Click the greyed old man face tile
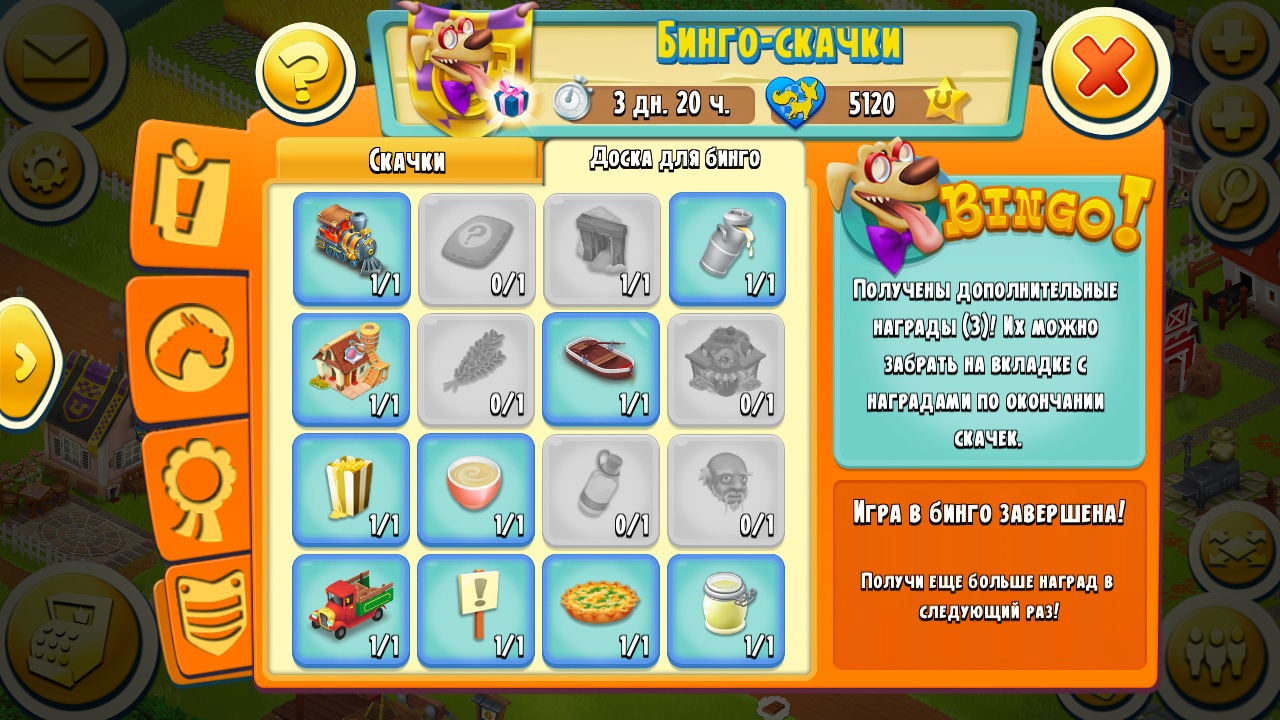1280x720 pixels. click(727, 489)
